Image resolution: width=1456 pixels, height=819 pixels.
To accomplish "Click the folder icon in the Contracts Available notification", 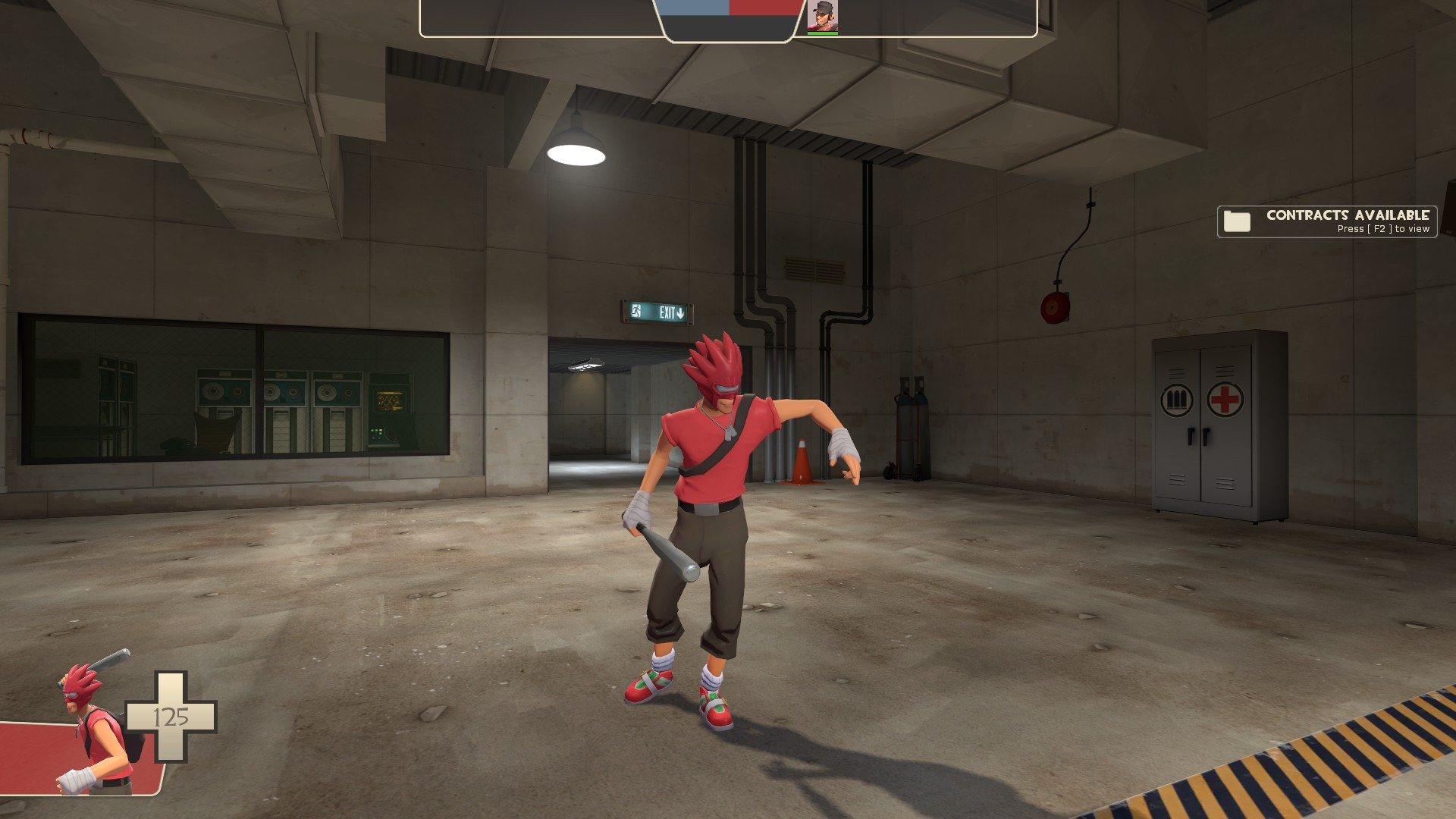I will click(x=1238, y=221).
